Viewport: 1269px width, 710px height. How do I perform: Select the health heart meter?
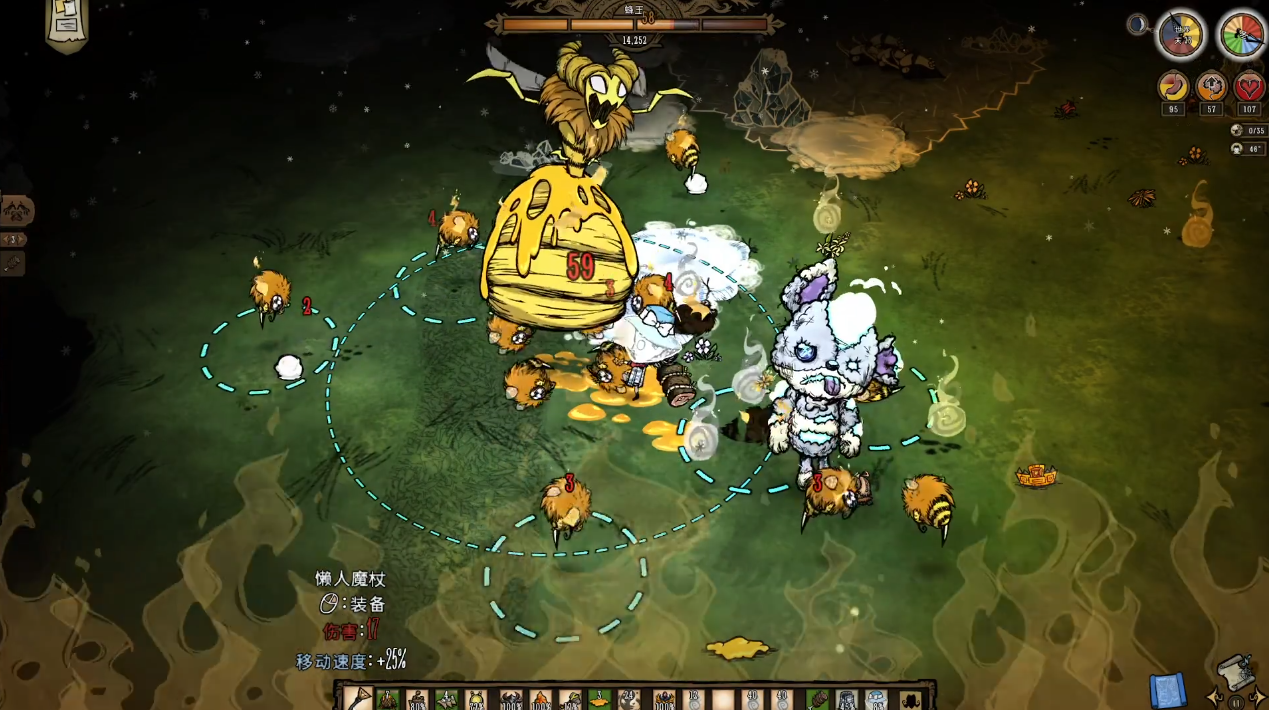[x=1249, y=88]
